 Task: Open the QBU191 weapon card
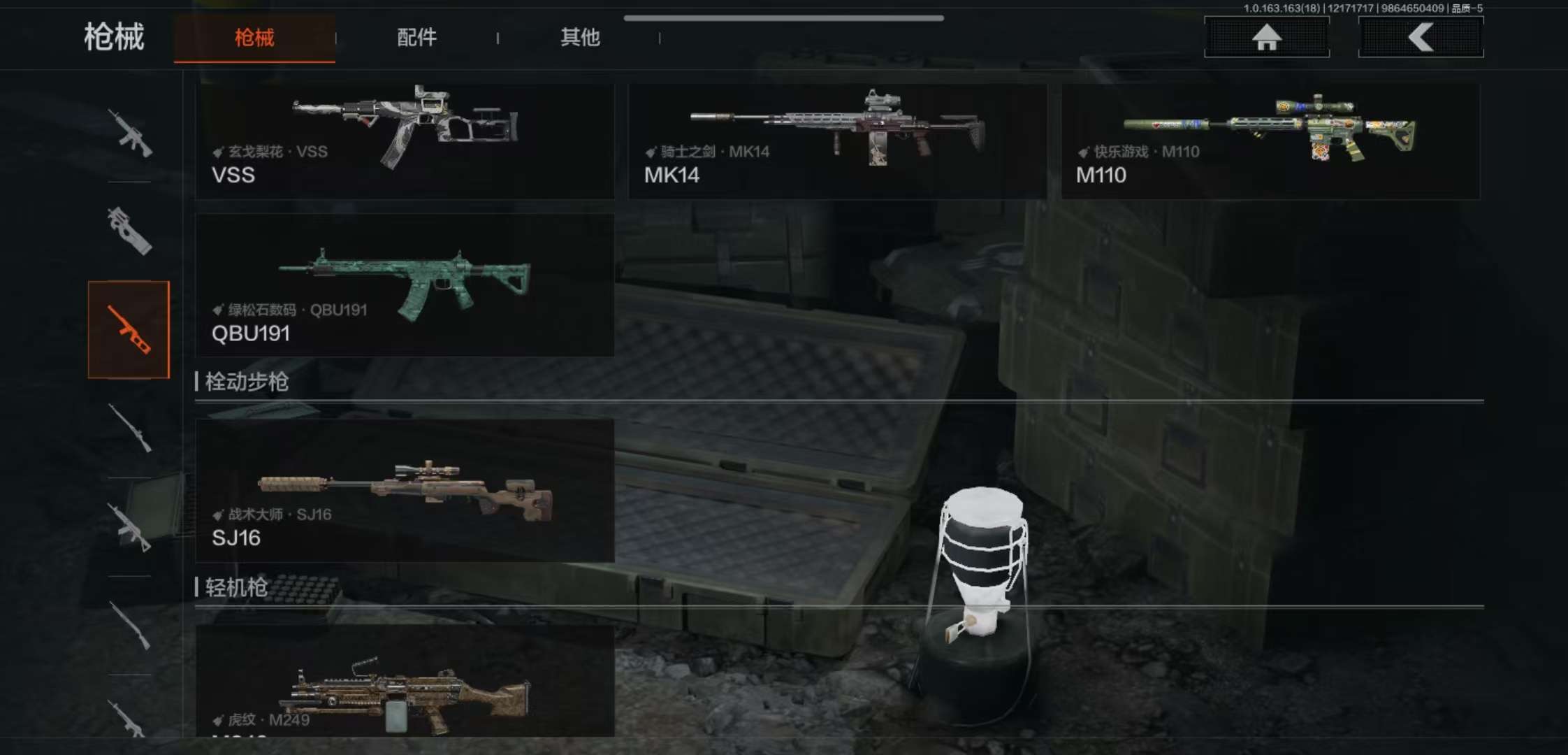(x=405, y=285)
